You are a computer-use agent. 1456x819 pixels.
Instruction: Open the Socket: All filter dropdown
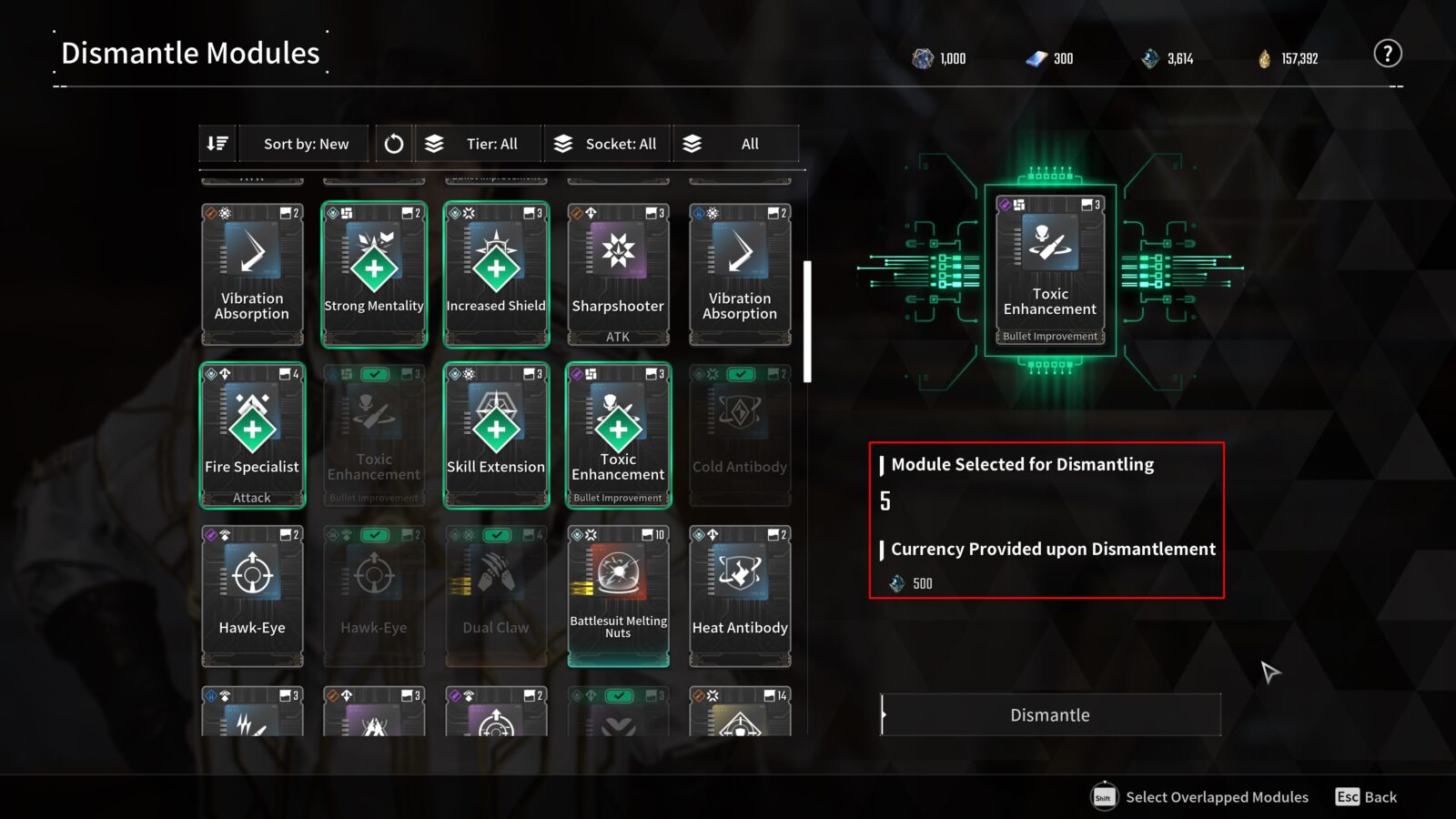606,143
